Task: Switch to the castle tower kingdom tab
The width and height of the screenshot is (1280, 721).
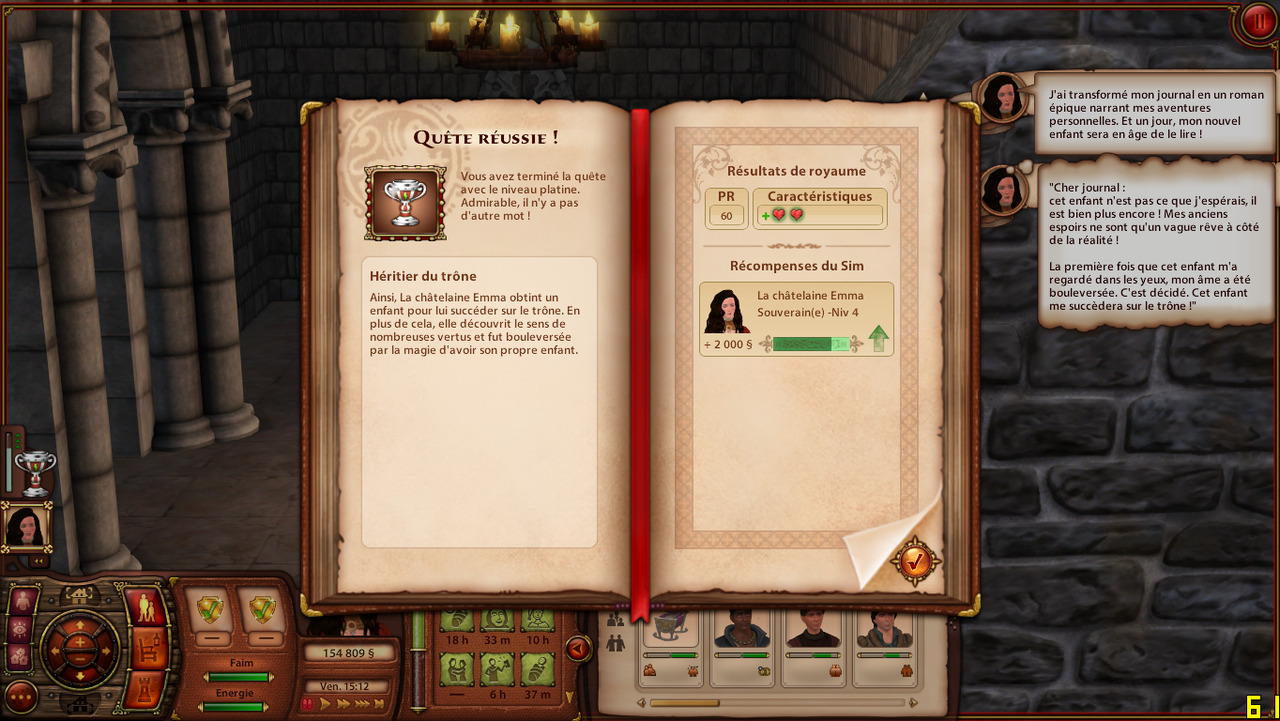Action: (x=147, y=689)
